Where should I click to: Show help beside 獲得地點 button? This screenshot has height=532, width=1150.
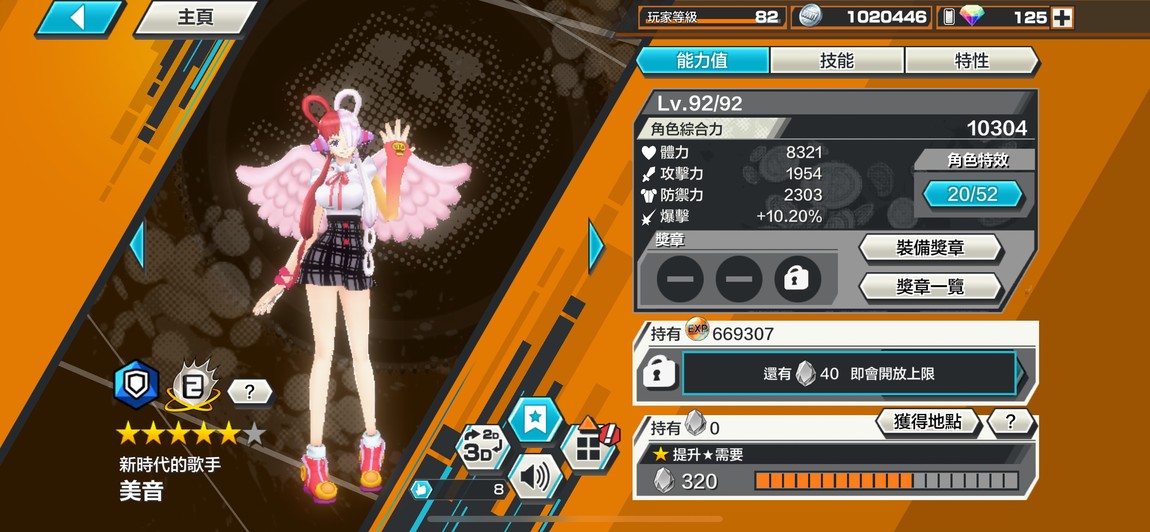click(x=1010, y=422)
